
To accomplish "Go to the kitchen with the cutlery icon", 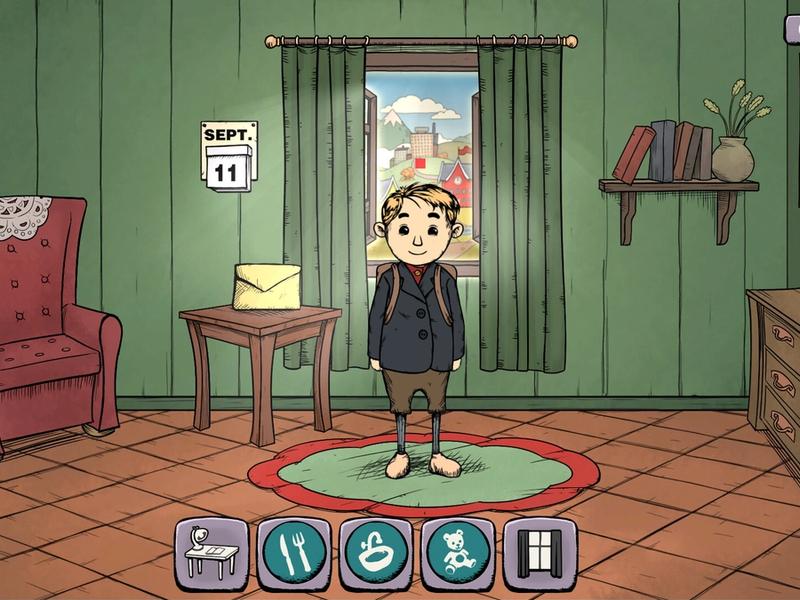I will point(289,549).
